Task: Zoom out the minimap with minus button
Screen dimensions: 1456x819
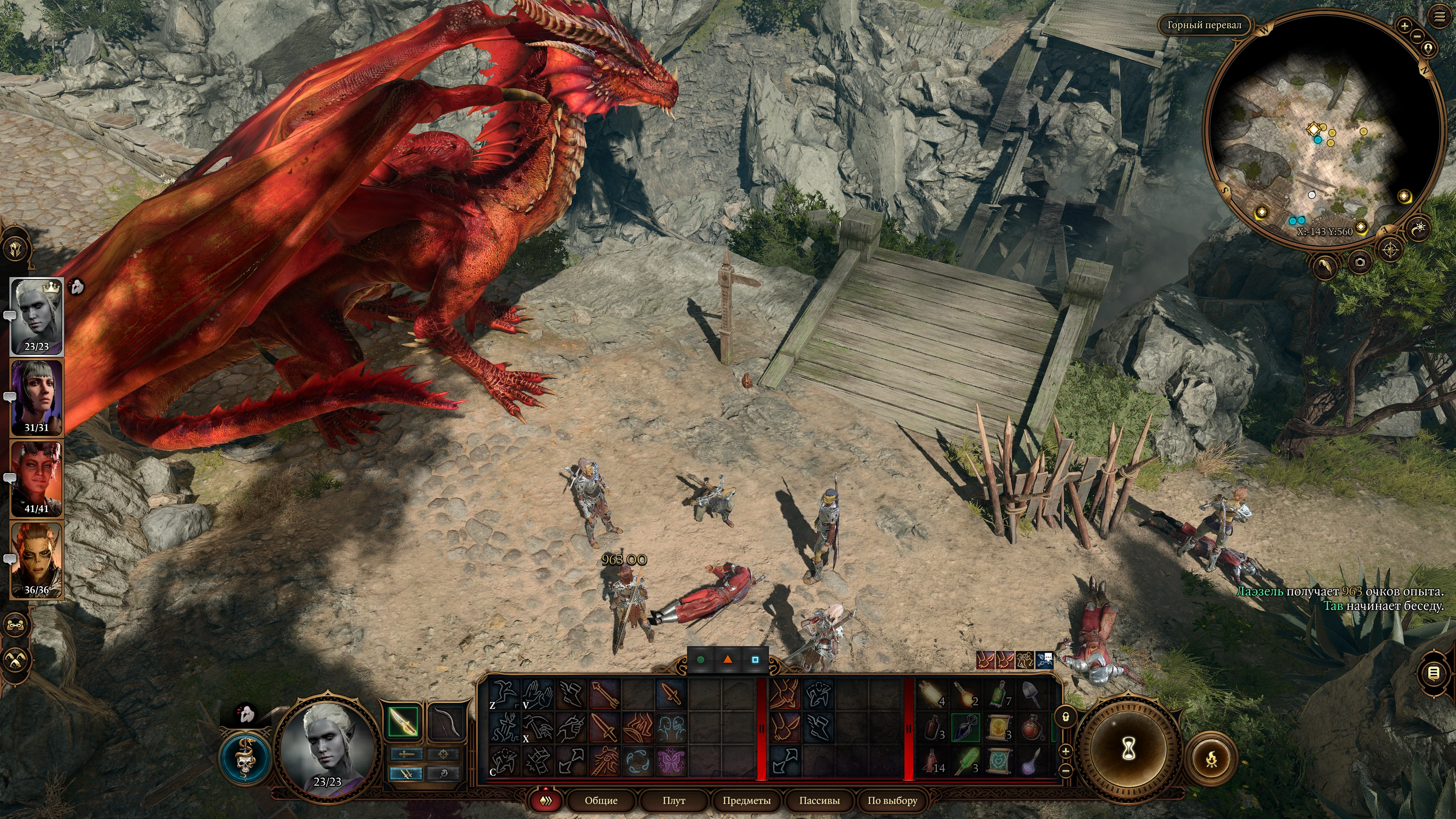Action: tap(1417, 36)
